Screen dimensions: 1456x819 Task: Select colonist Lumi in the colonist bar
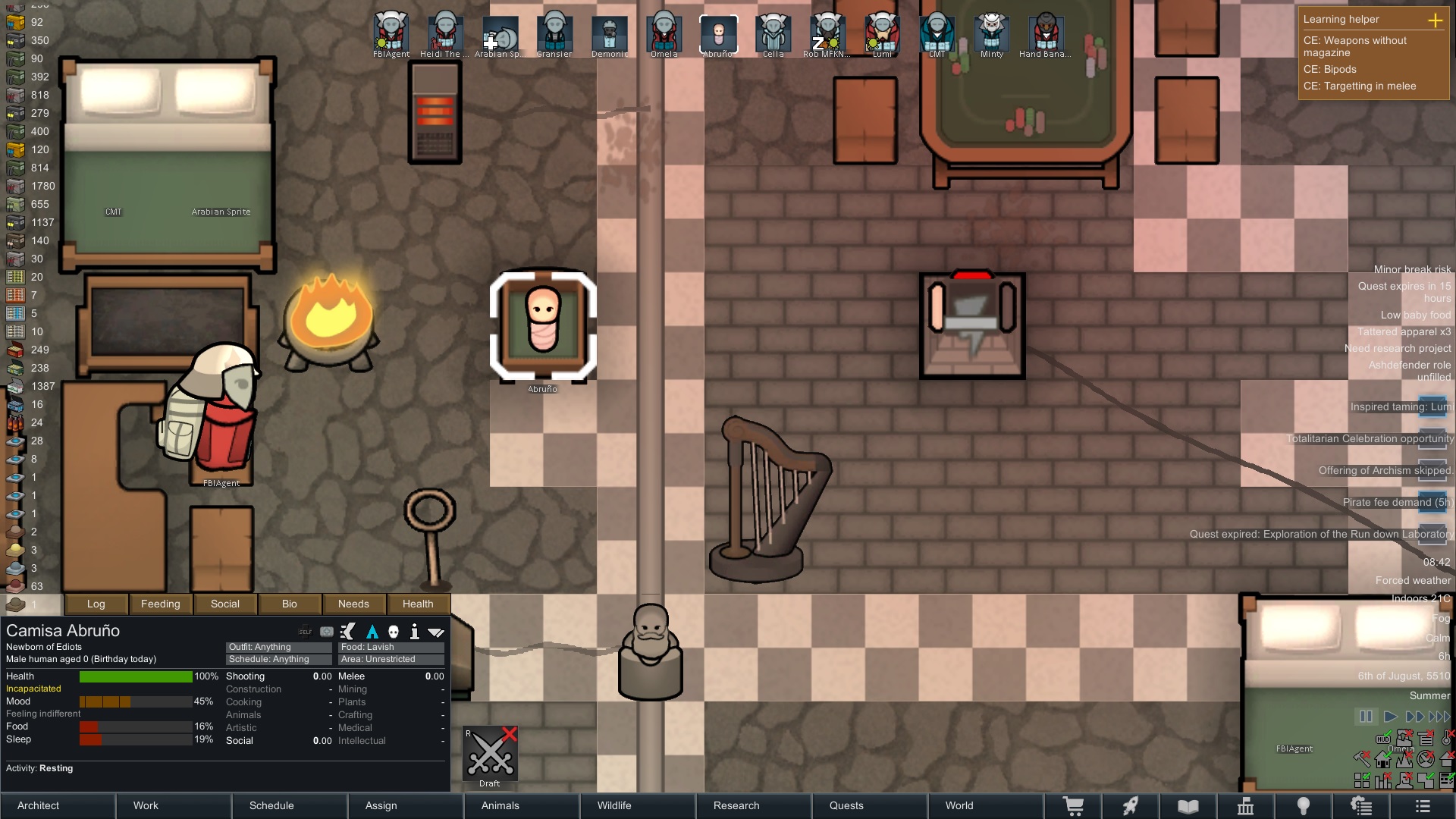[x=882, y=35]
